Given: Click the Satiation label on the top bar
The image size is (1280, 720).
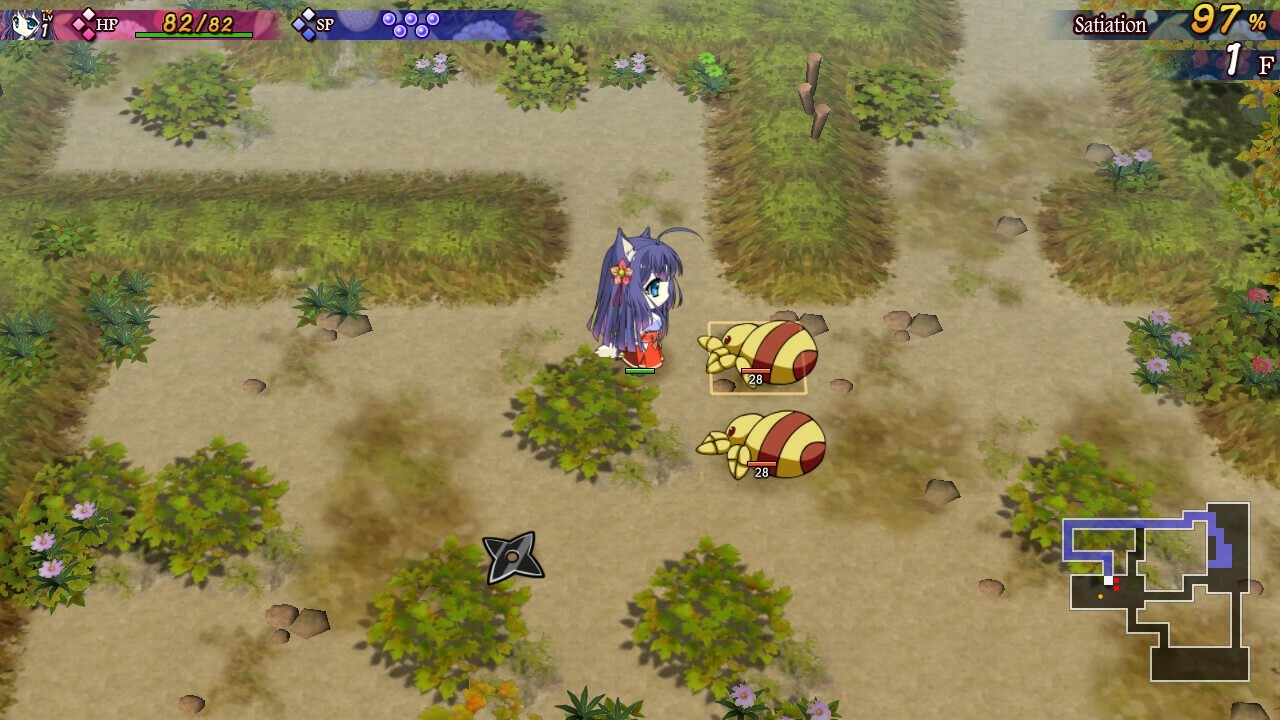Looking at the screenshot, I should (x=1109, y=25).
